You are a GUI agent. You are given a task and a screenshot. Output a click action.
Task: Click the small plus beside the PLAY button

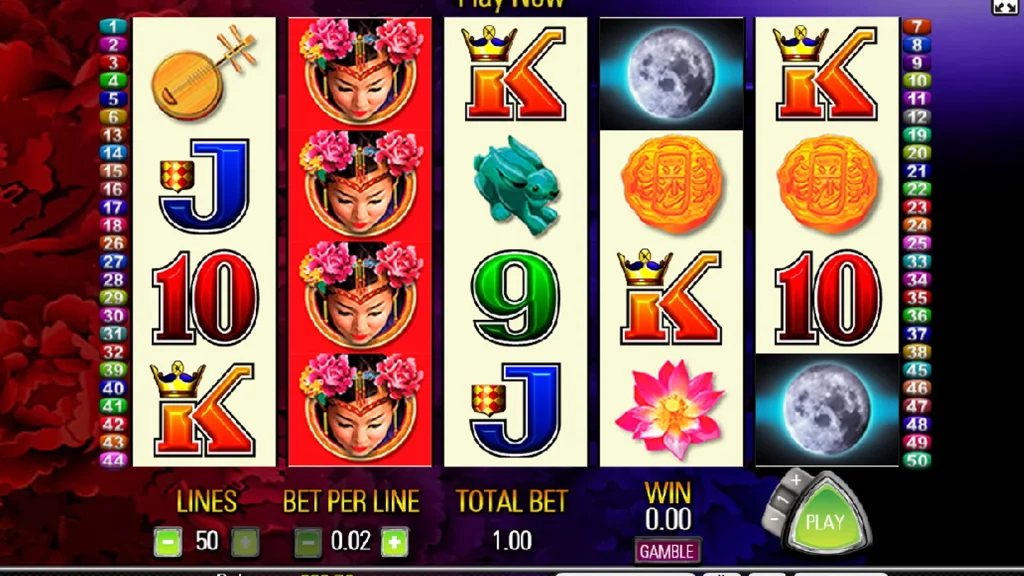[x=795, y=481]
